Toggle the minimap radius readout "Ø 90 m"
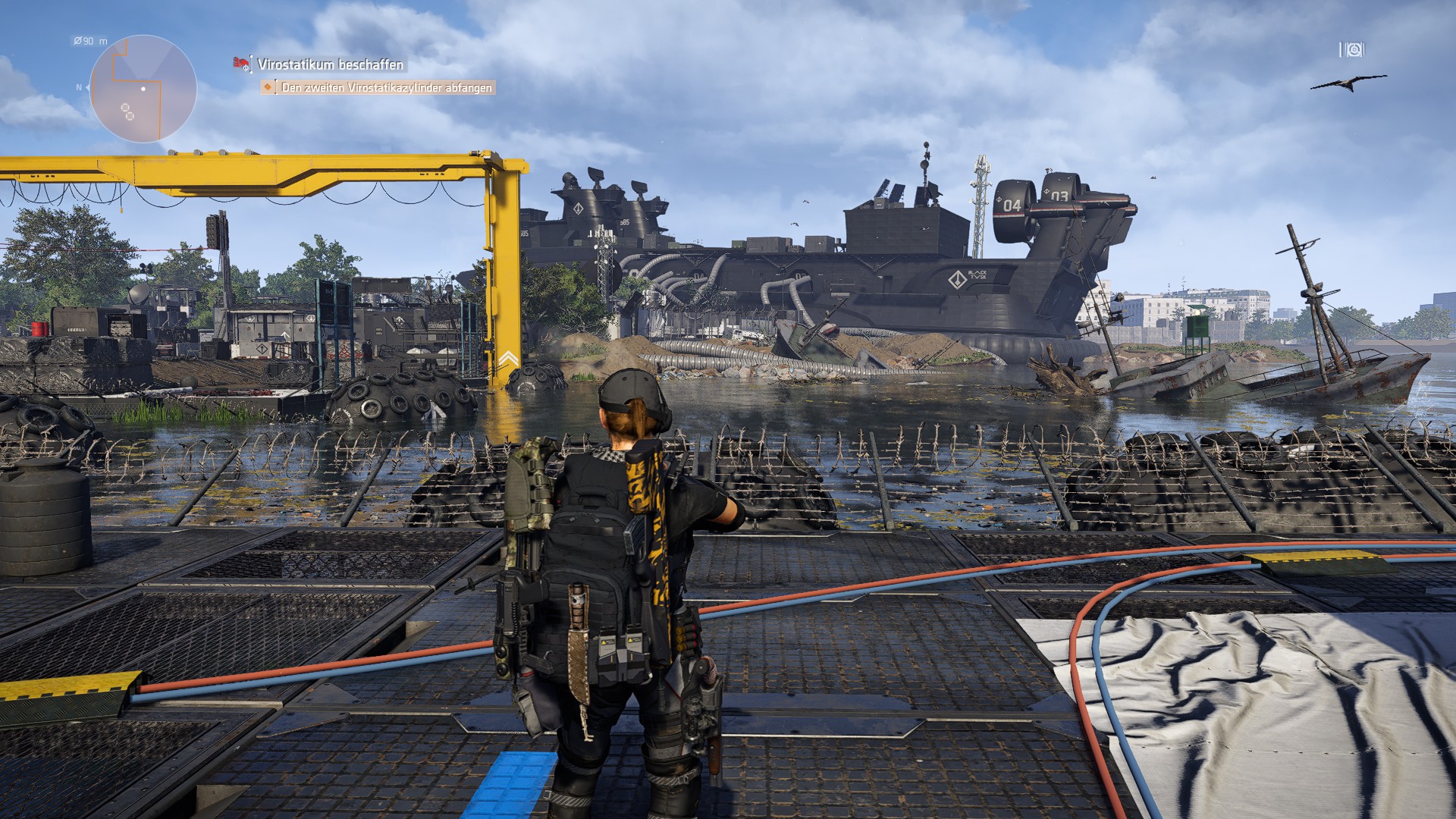 [89, 41]
